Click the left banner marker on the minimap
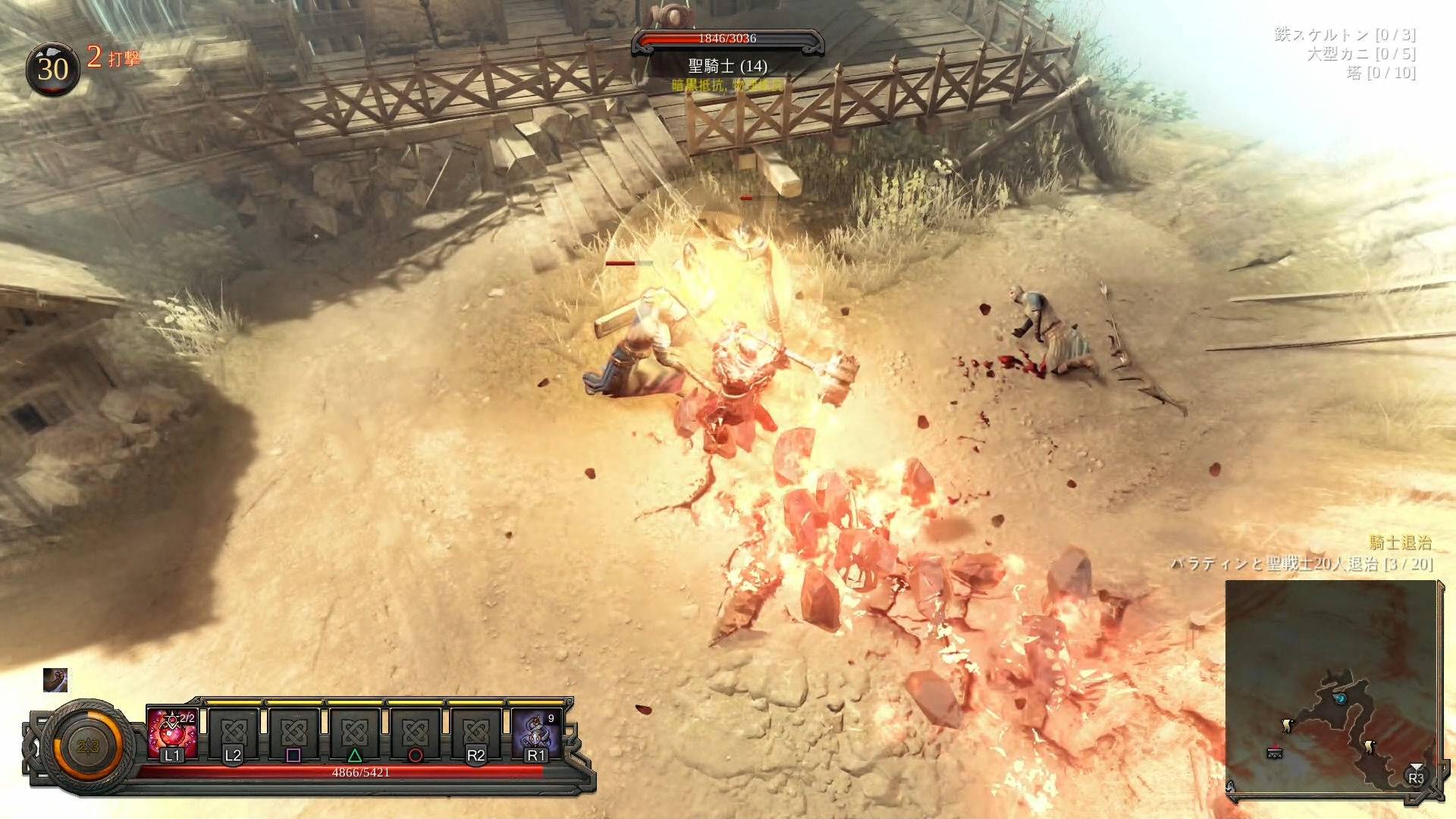Image resolution: width=1456 pixels, height=819 pixels. 1286,726
